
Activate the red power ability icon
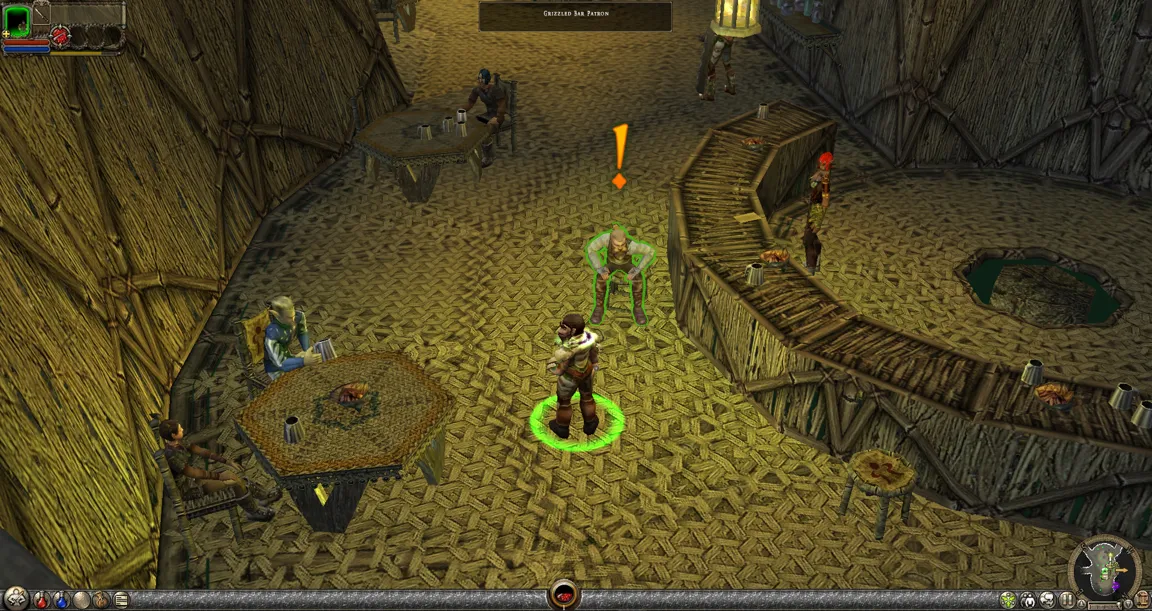pos(60,36)
